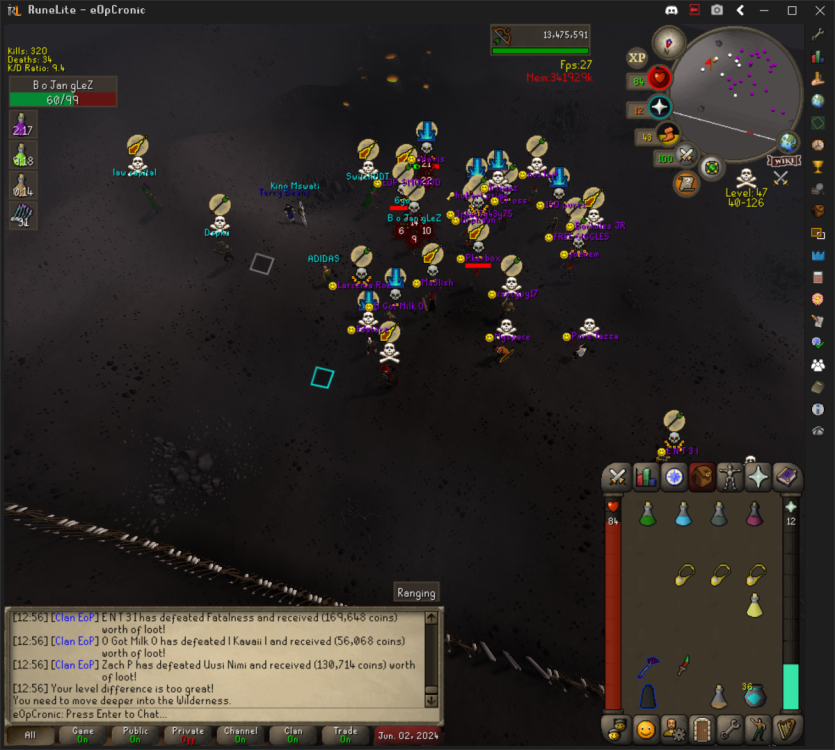Switch to the Skills tab

(646, 477)
